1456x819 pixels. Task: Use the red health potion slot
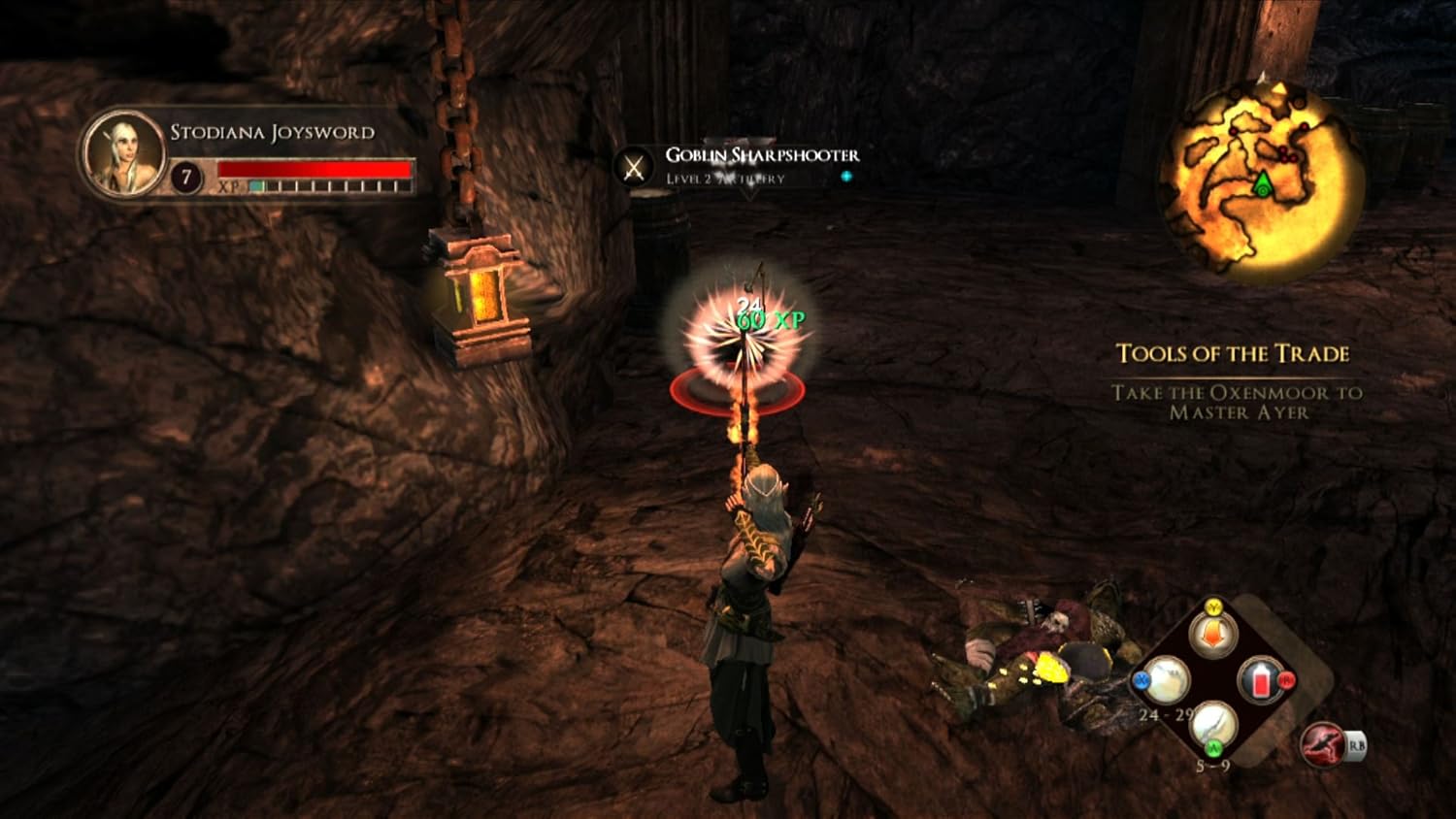tap(1261, 681)
